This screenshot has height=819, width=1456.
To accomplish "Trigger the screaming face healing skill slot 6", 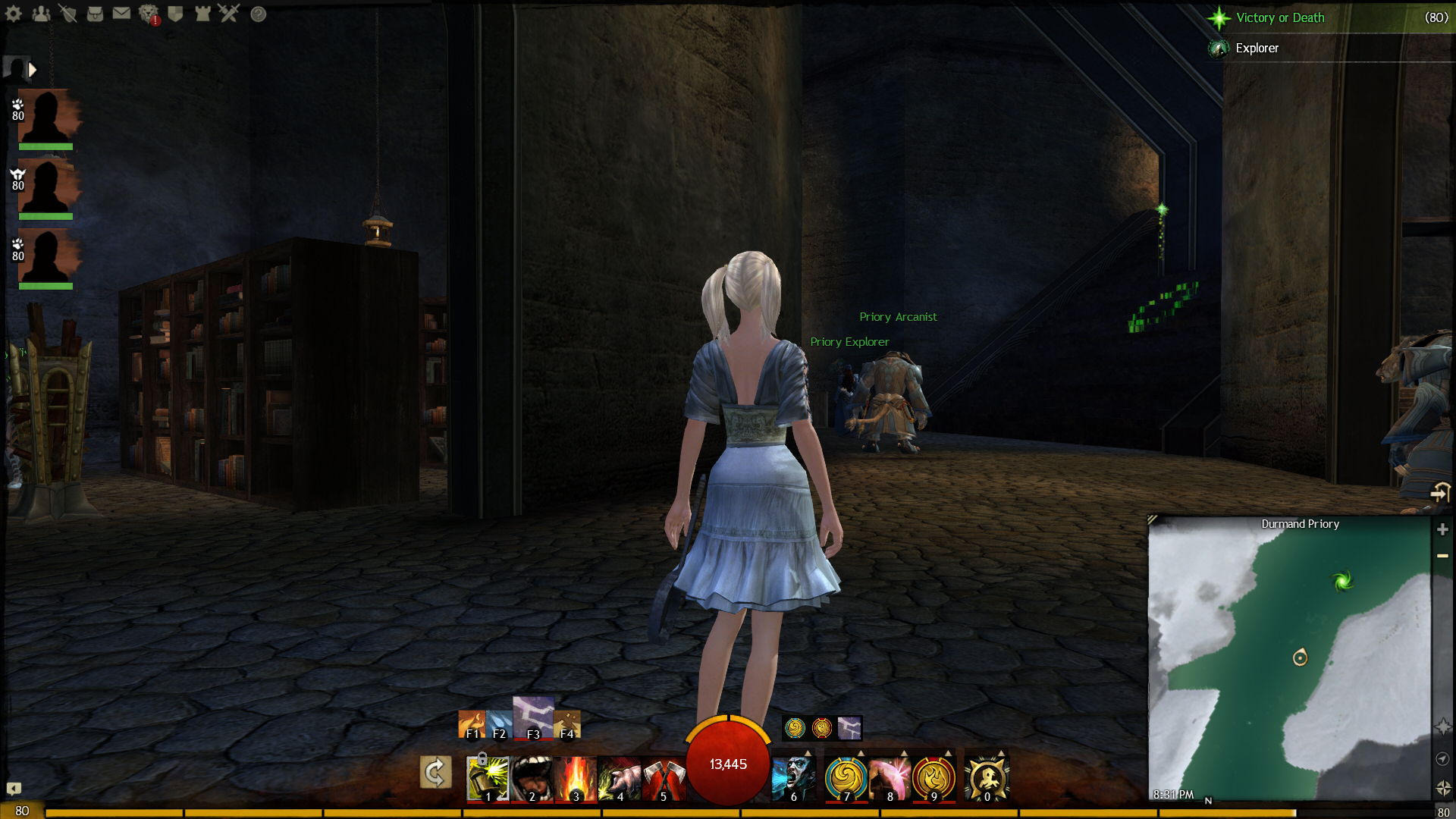I will click(793, 778).
